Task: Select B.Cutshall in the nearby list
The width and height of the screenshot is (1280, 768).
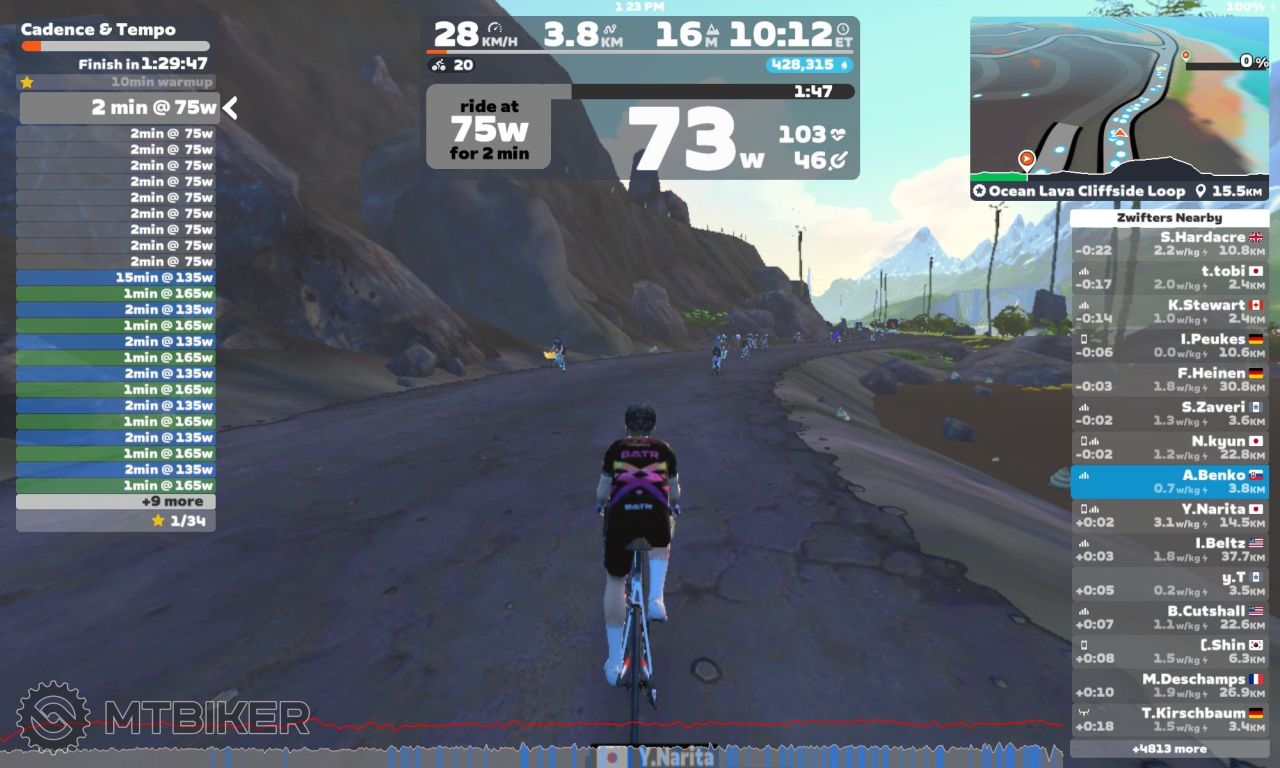Action: click(1169, 618)
